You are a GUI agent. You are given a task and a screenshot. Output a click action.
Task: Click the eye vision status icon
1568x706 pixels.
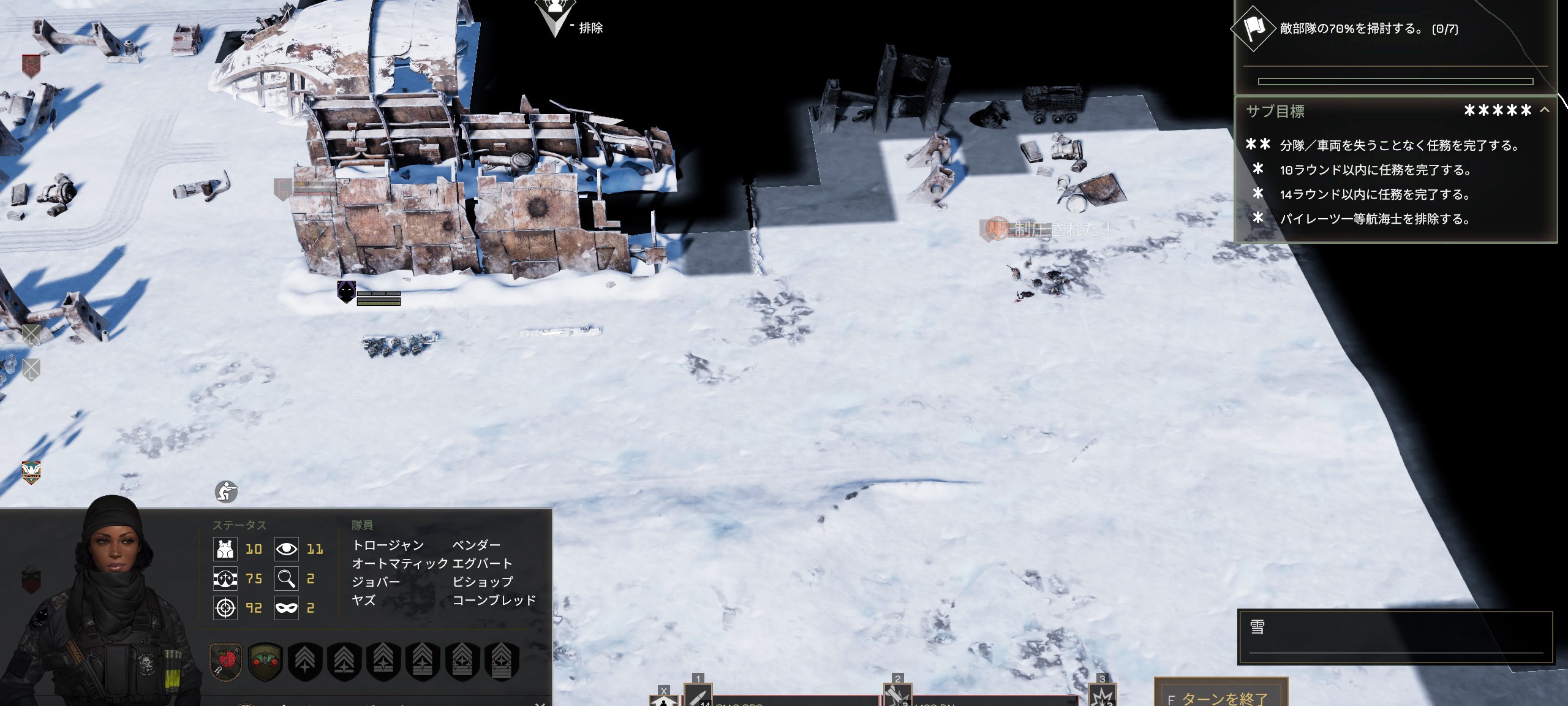(286, 549)
